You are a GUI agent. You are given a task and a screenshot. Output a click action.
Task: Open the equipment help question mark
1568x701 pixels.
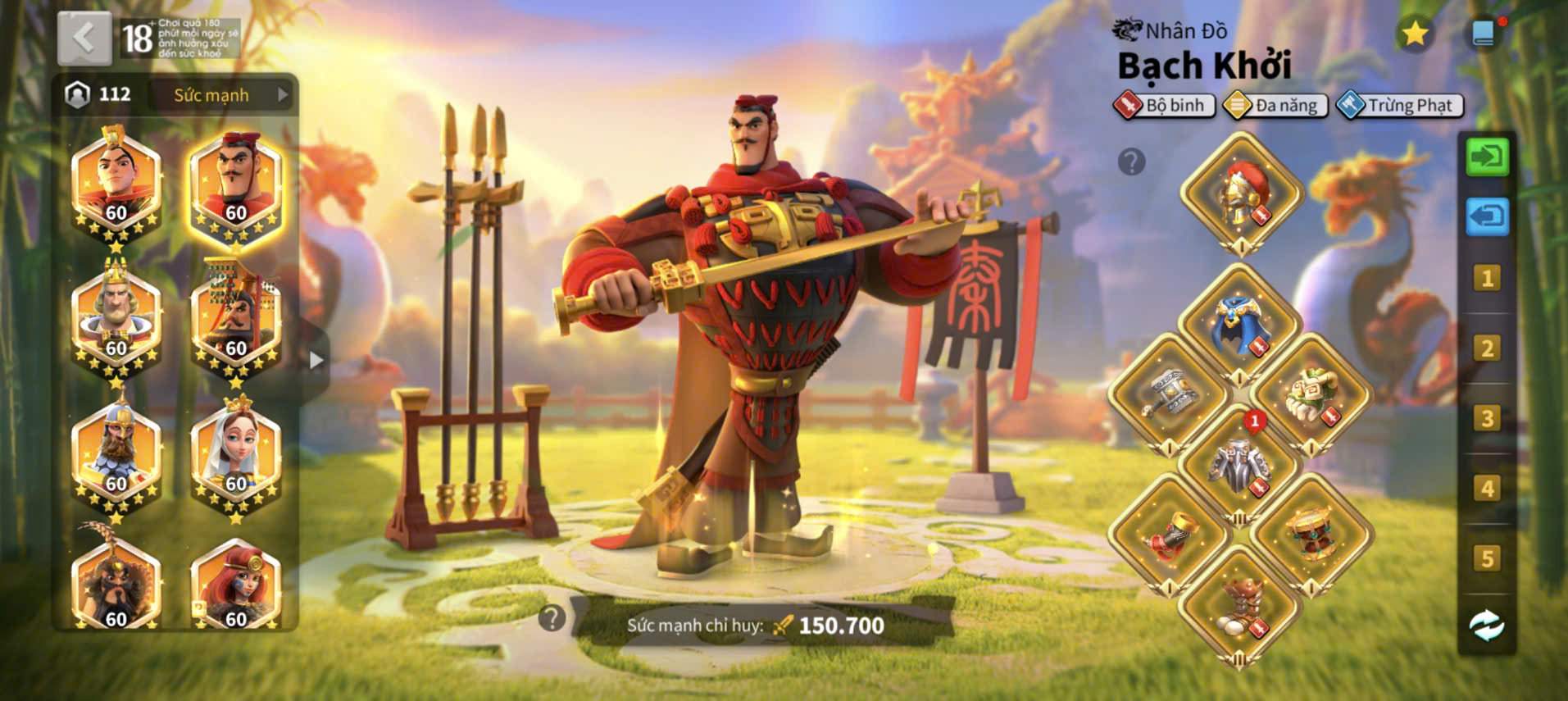pyautogui.click(x=1131, y=162)
